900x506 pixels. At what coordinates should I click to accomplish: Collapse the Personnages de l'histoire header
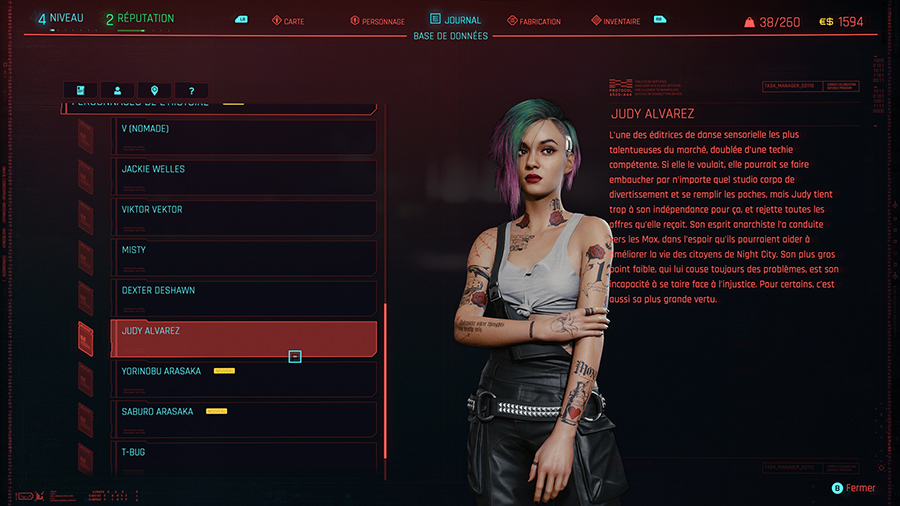pyautogui.click(x=220, y=104)
